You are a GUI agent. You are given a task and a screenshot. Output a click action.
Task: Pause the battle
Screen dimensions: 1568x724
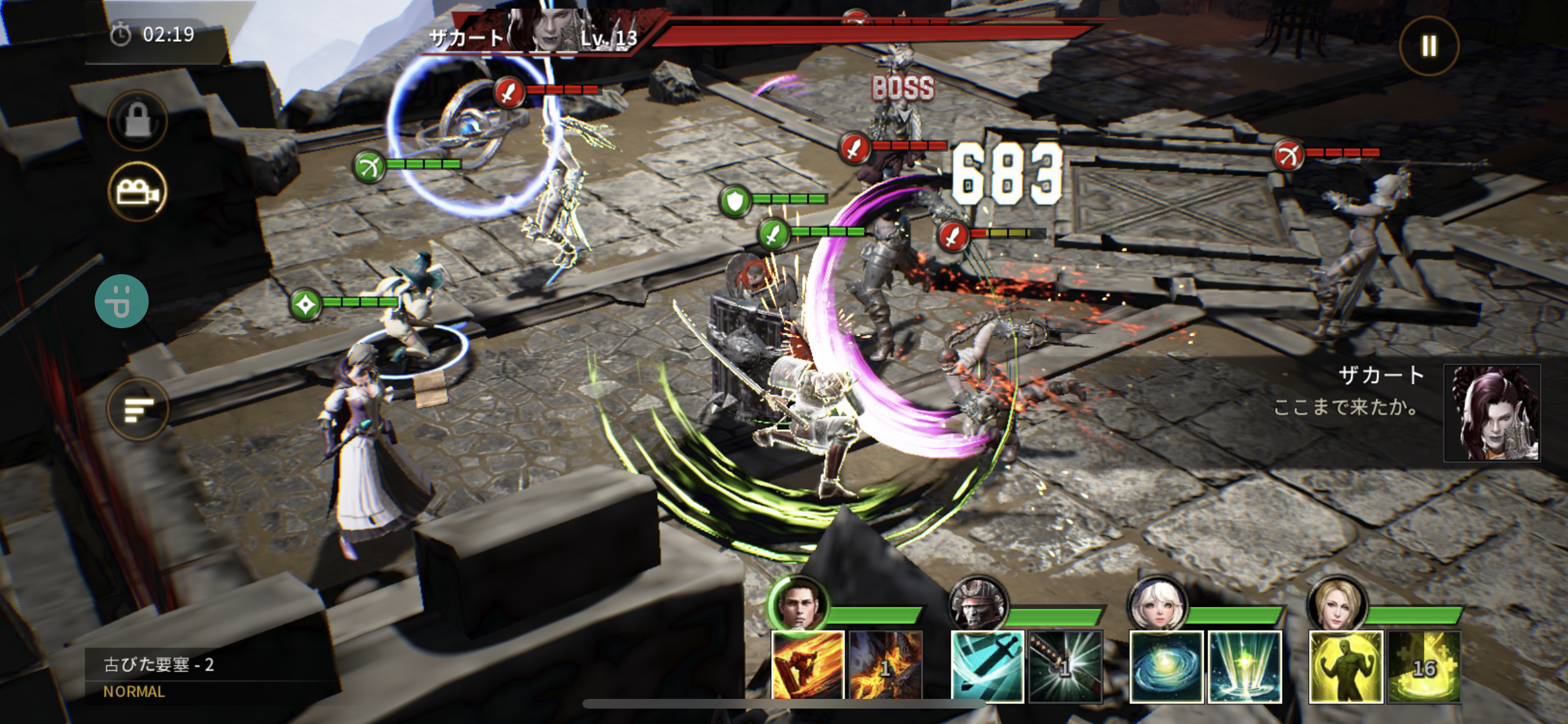pos(1429,46)
